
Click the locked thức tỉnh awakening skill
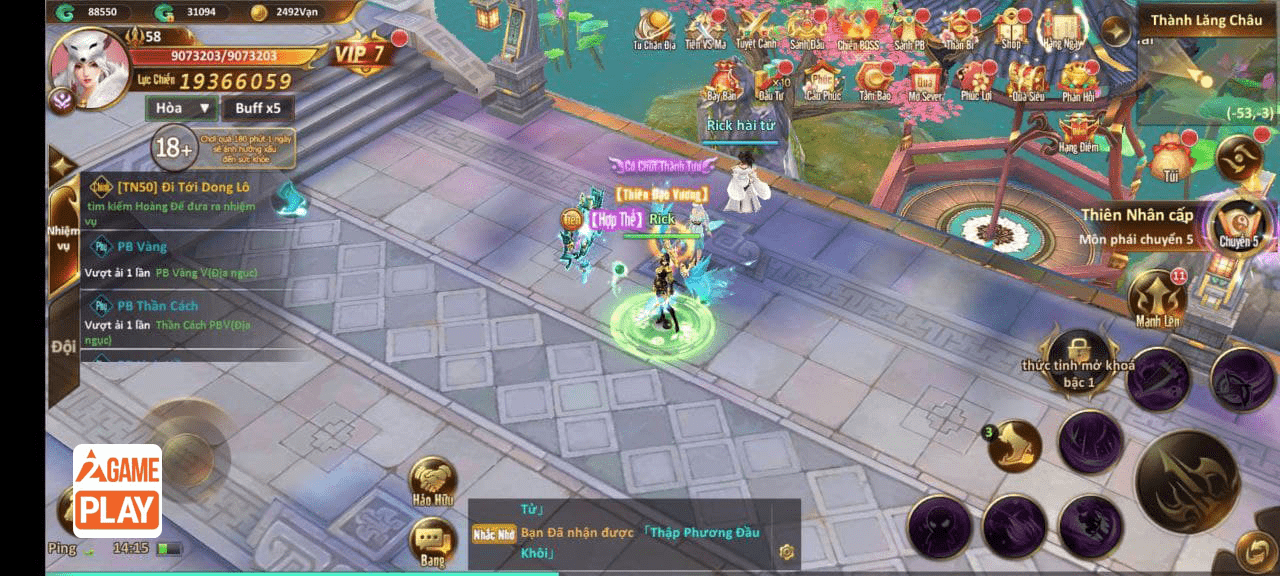coord(1078,355)
